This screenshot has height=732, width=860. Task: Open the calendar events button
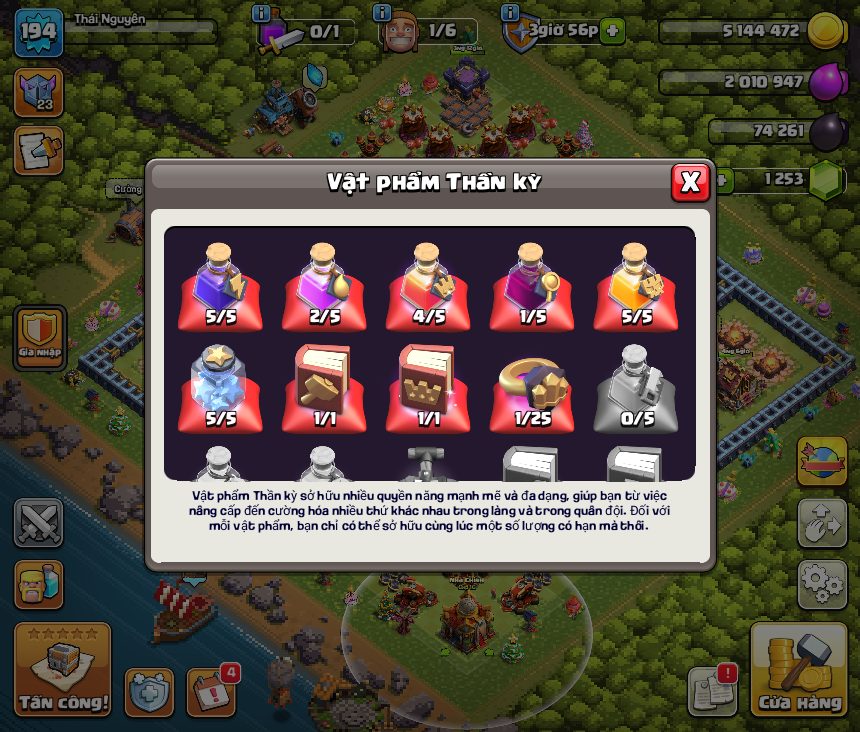pyautogui.click(x=212, y=691)
